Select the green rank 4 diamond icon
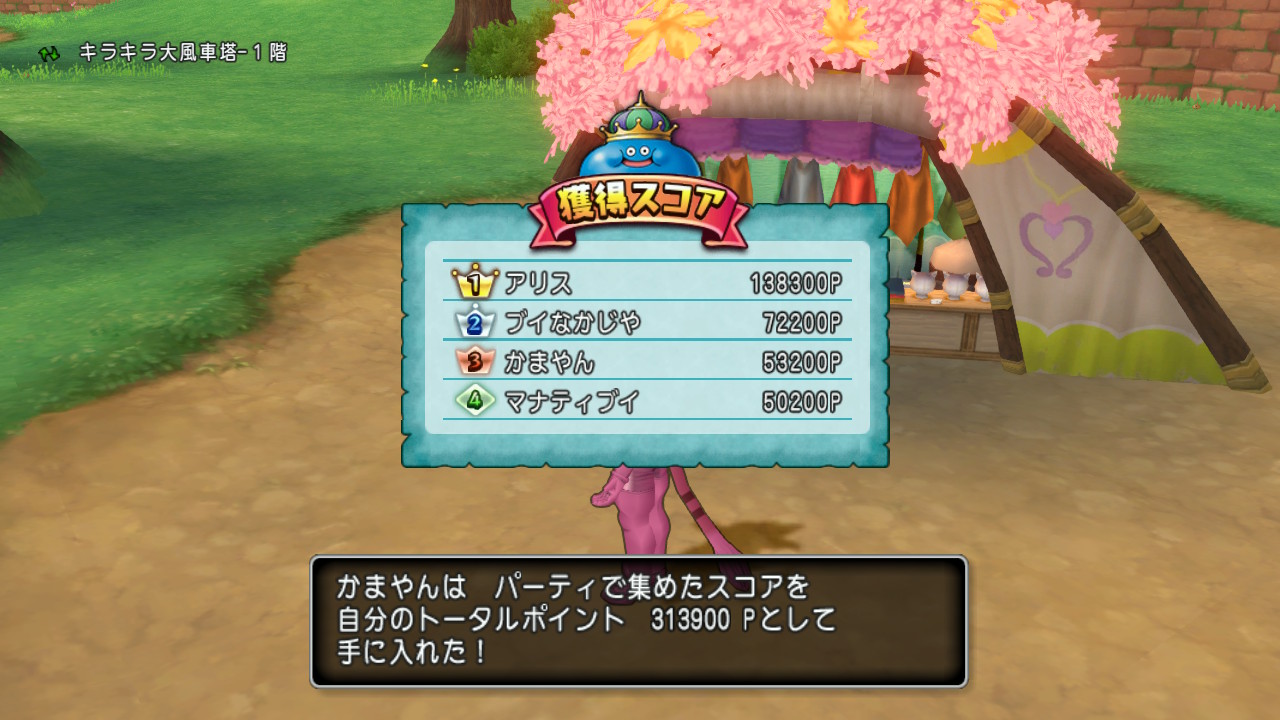 pyautogui.click(x=475, y=401)
